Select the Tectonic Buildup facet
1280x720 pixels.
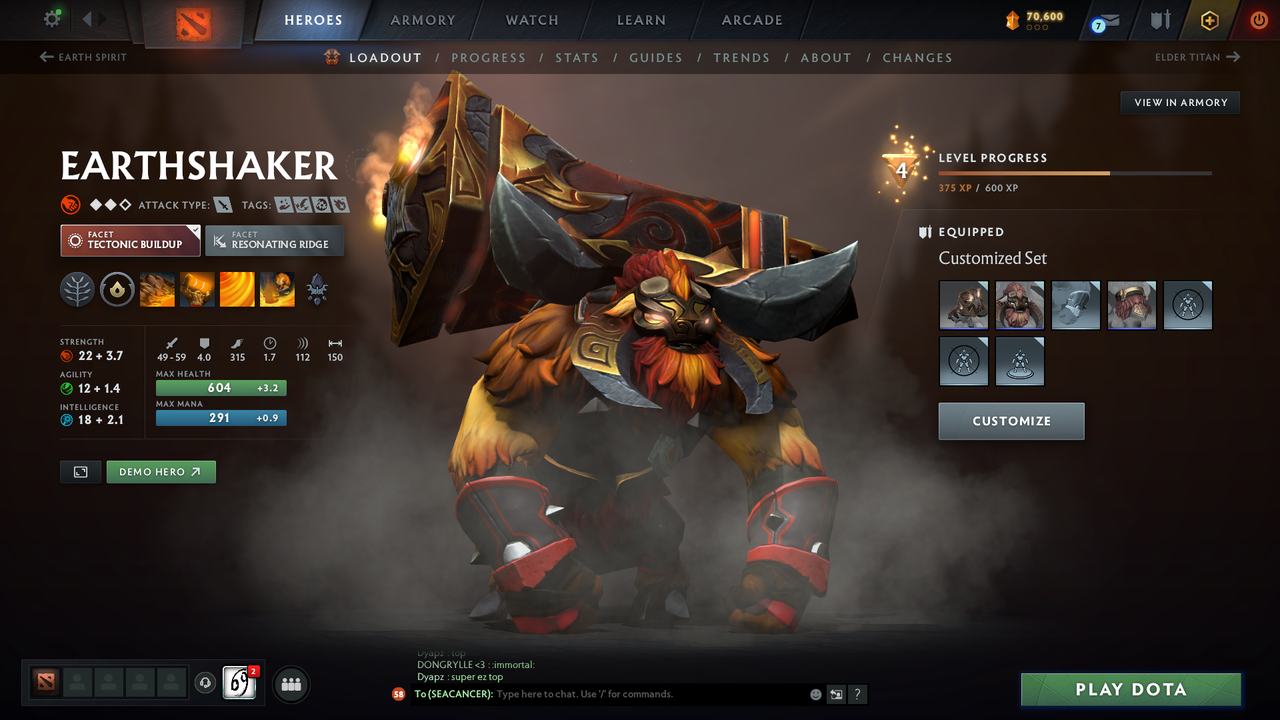(x=130, y=240)
